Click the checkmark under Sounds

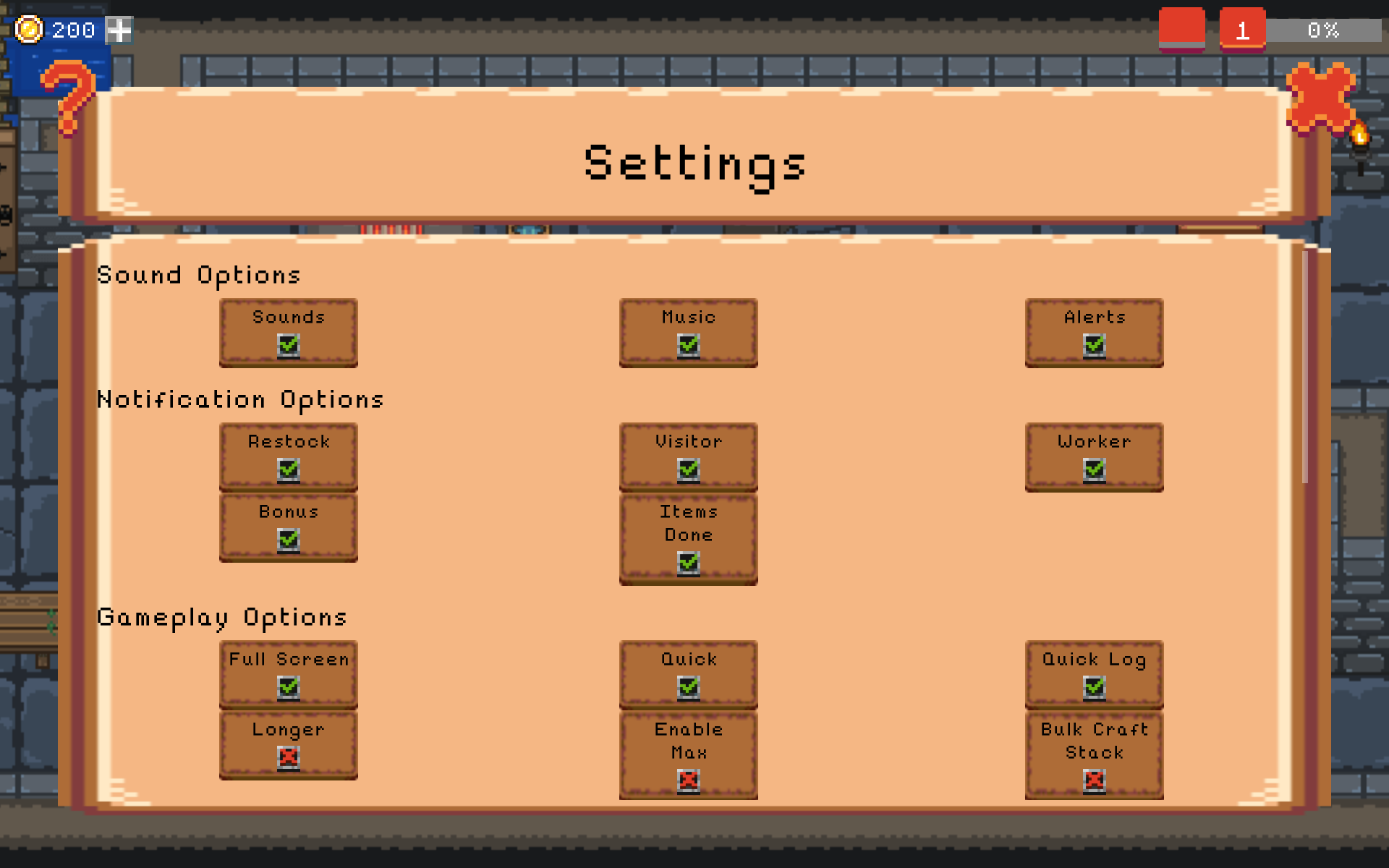tap(288, 346)
